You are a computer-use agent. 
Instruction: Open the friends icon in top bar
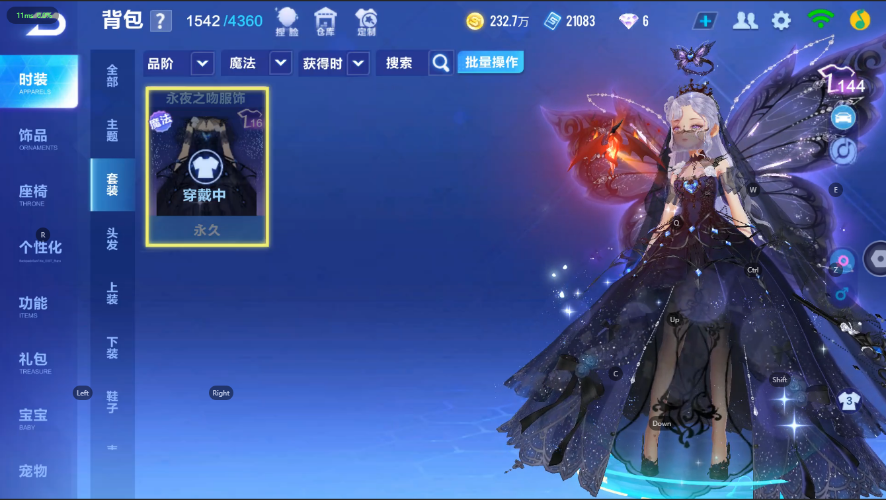(745, 20)
